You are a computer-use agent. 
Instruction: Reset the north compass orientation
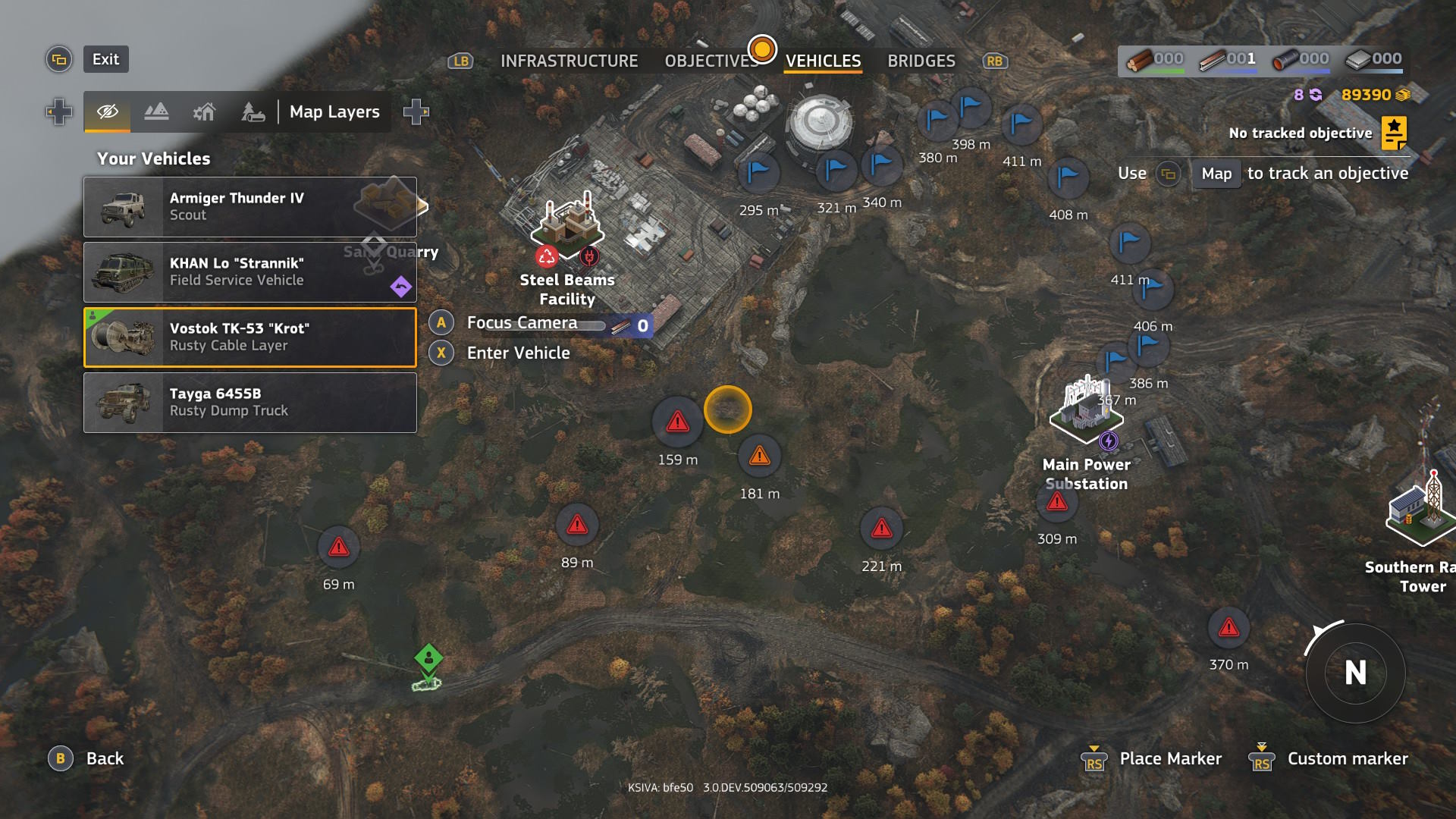(1355, 673)
